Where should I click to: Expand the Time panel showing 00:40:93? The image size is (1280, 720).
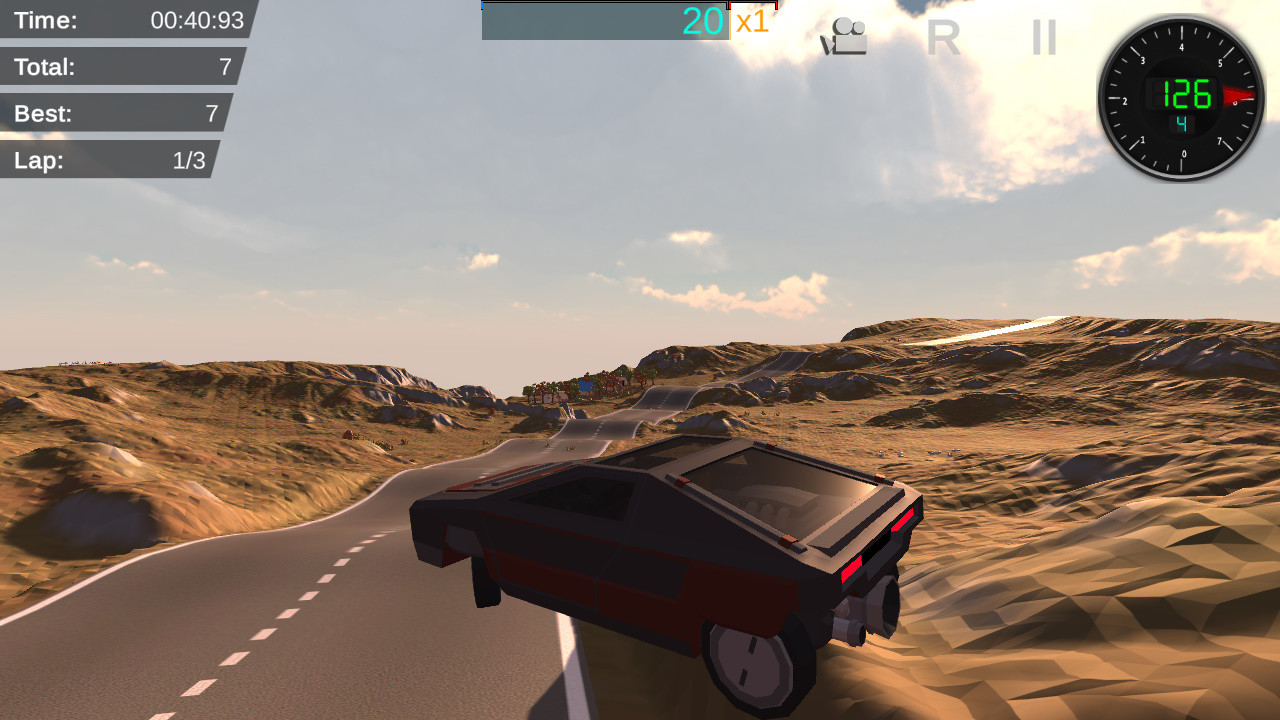coord(120,20)
